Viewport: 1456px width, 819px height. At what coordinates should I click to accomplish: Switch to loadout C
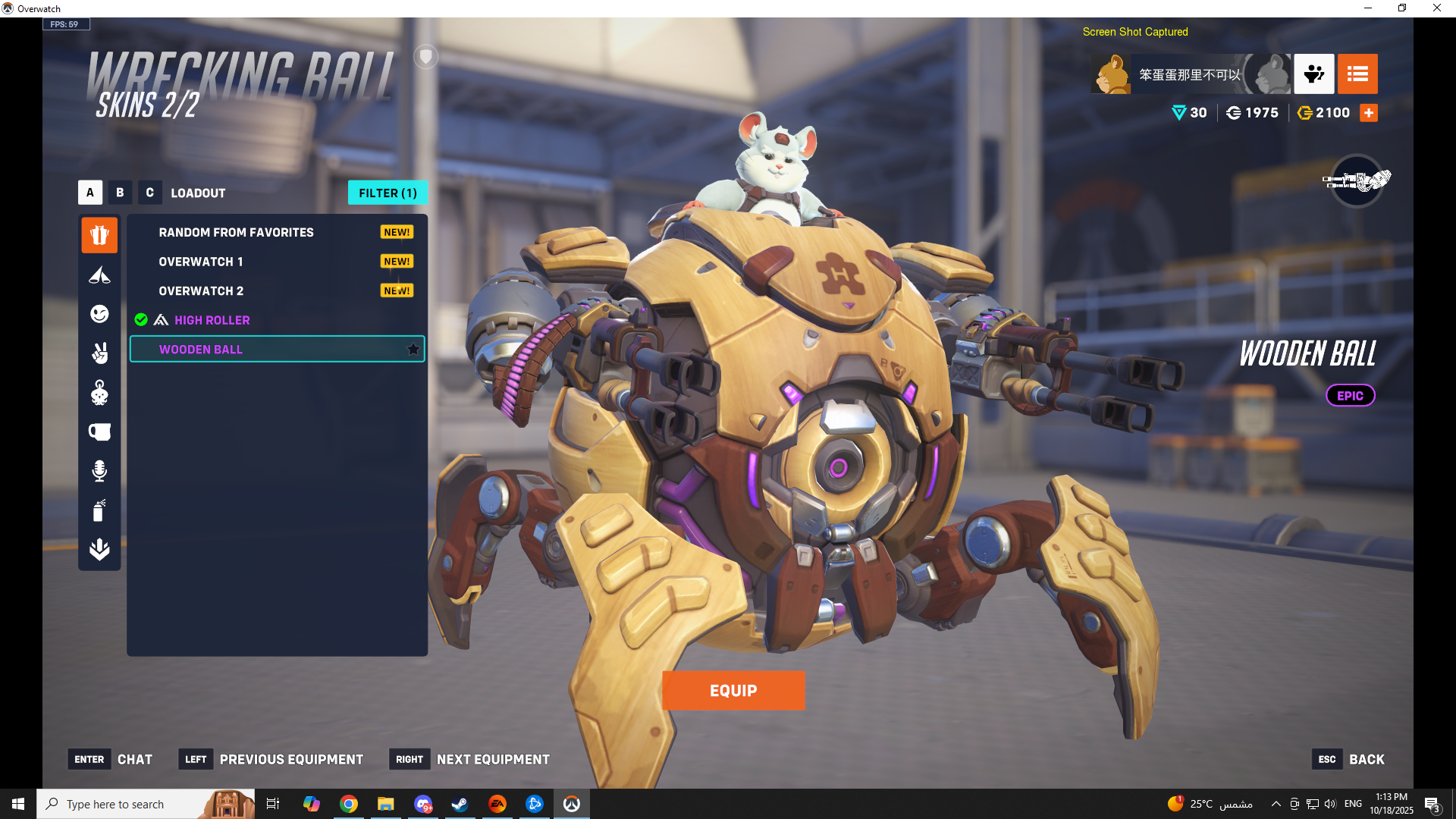pyautogui.click(x=149, y=193)
